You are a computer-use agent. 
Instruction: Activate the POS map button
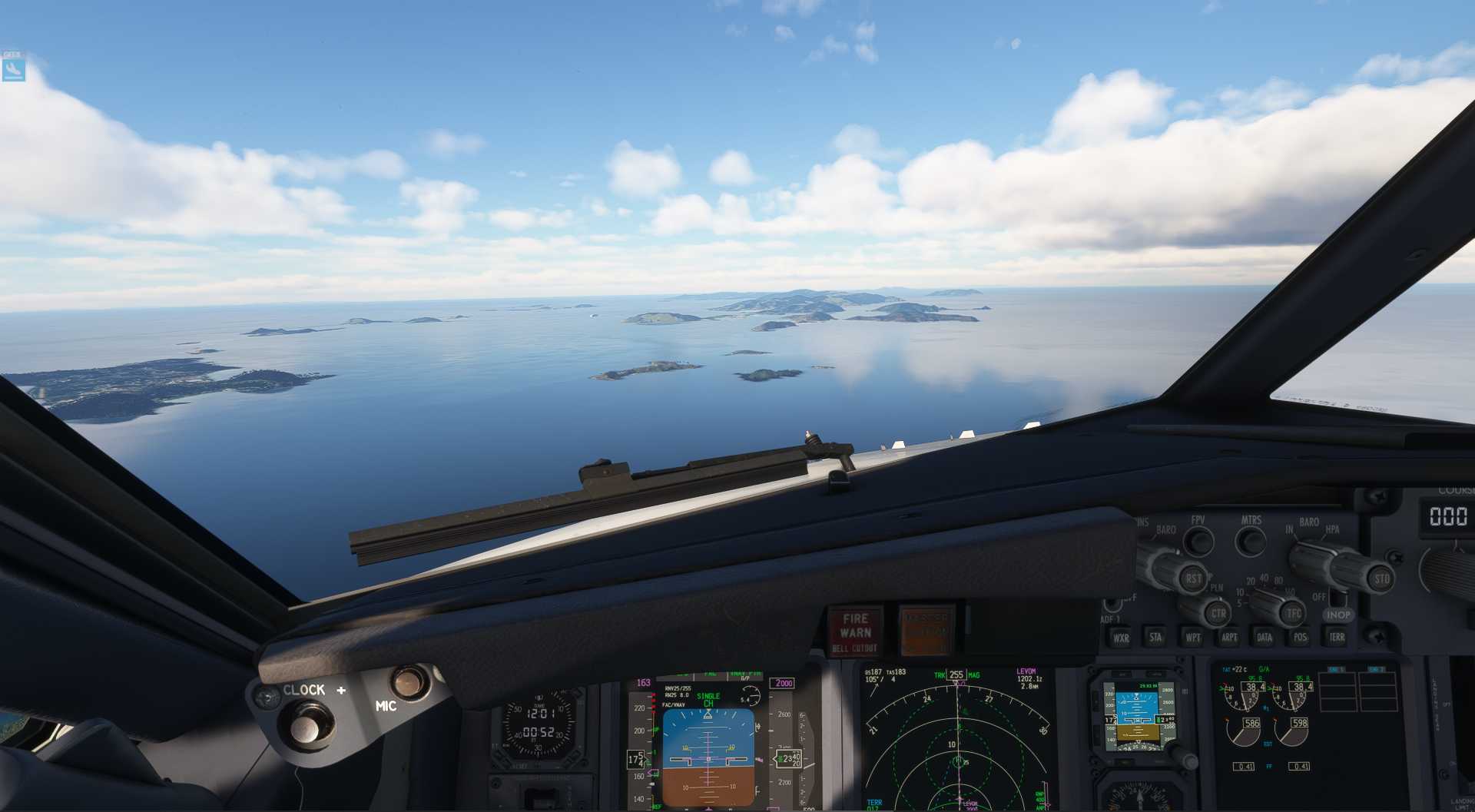point(1300,637)
